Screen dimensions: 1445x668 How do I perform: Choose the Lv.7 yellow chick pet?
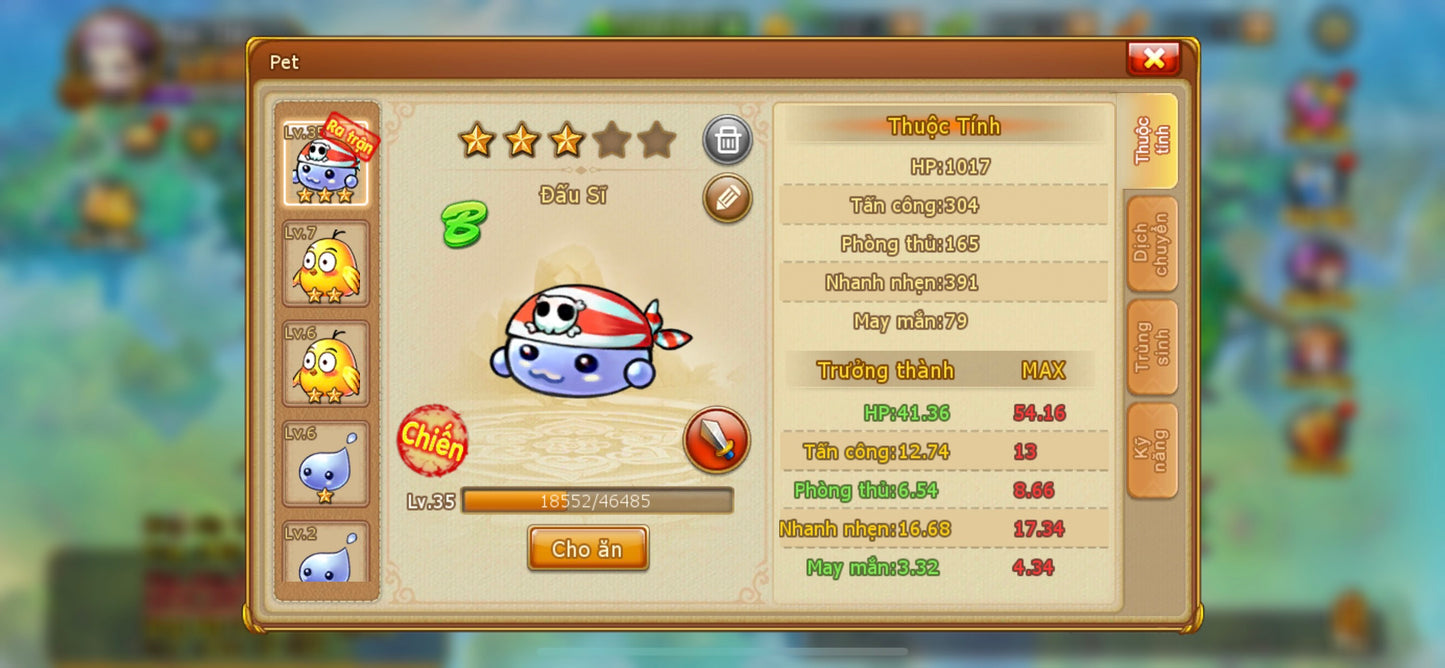pos(325,263)
